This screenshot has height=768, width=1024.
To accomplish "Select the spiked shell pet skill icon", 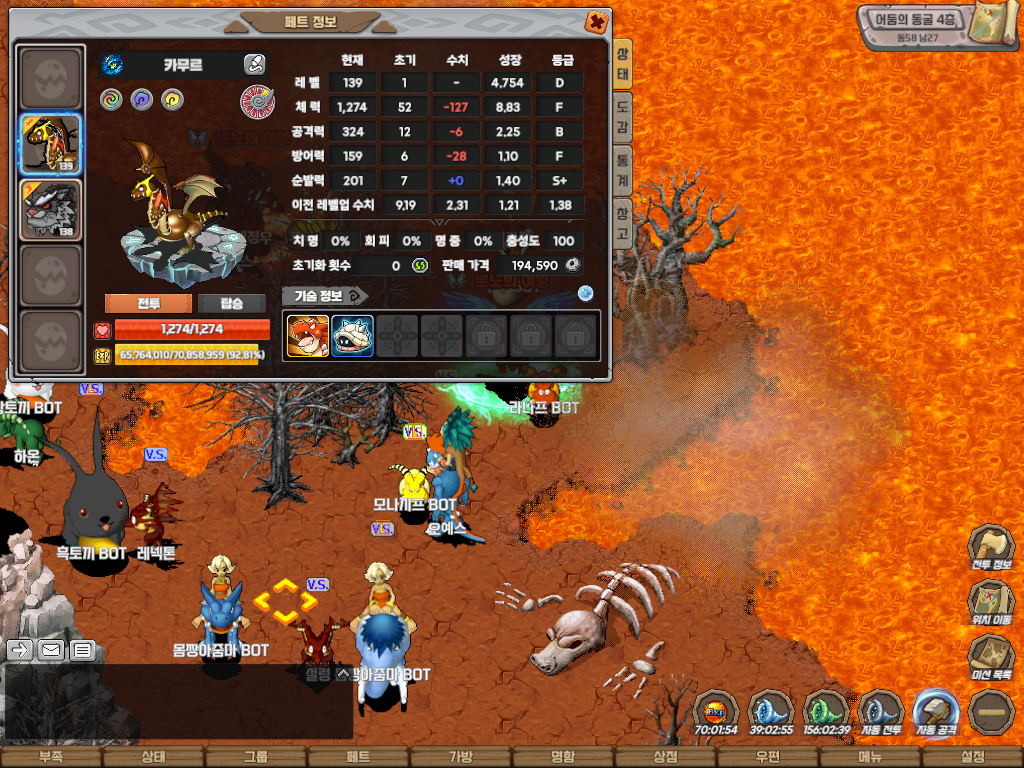I will tap(352, 336).
